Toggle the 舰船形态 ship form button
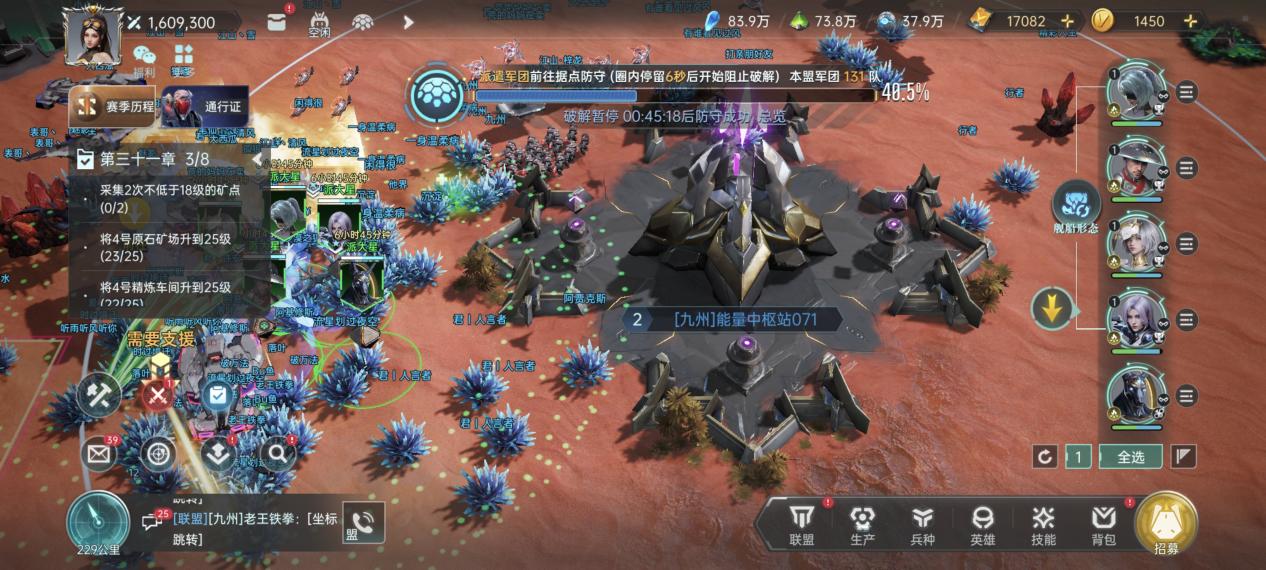Viewport: 1266px width, 570px height. (x=1076, y=207)
